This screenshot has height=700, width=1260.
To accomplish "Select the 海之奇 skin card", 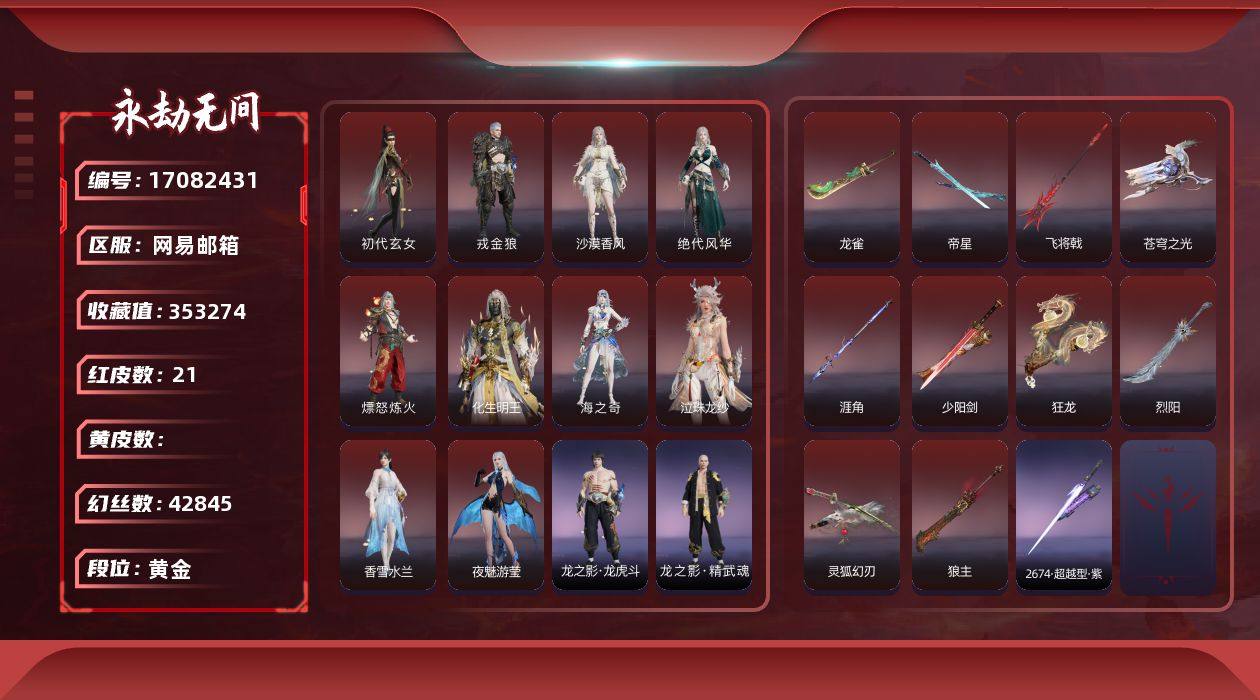I will tap(600, 351).
